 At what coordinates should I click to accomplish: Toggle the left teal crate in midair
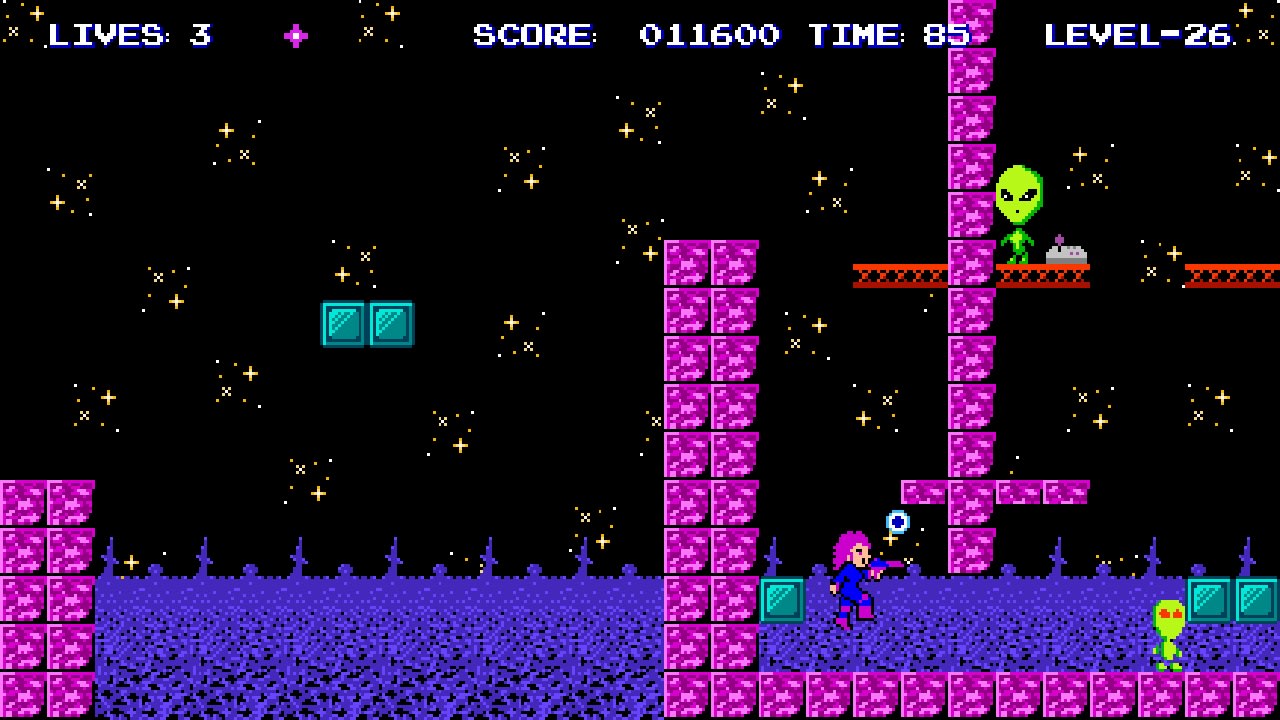344,322
